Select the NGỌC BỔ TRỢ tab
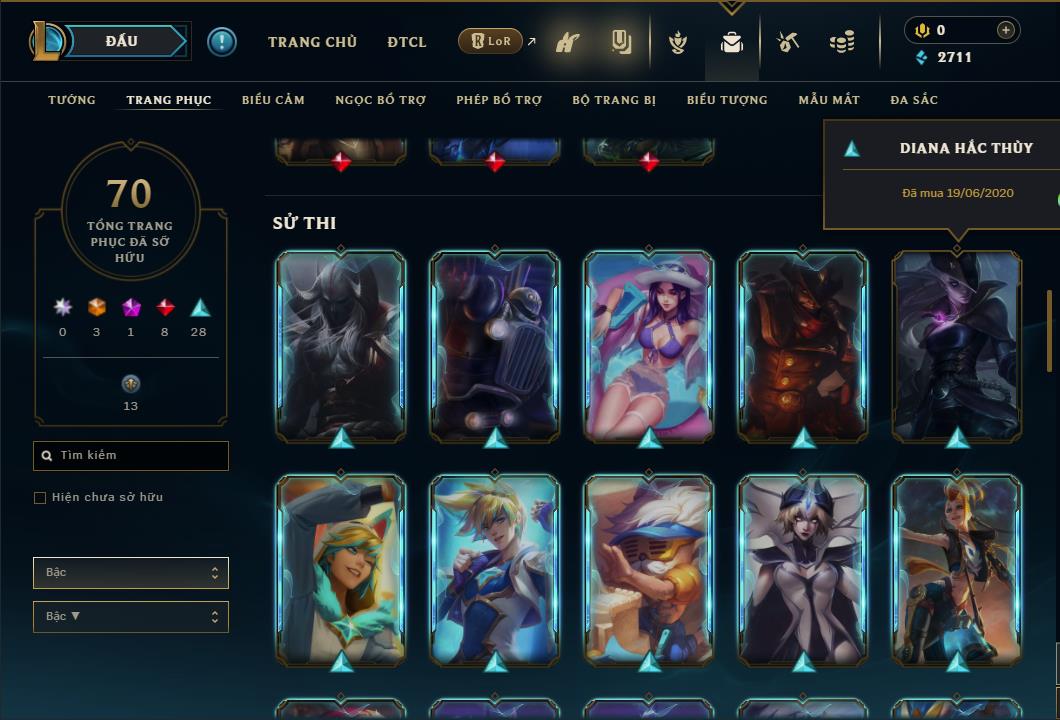Image resolution: width=1060 pixels, height=720 pixels. click(x=380, y=100)
